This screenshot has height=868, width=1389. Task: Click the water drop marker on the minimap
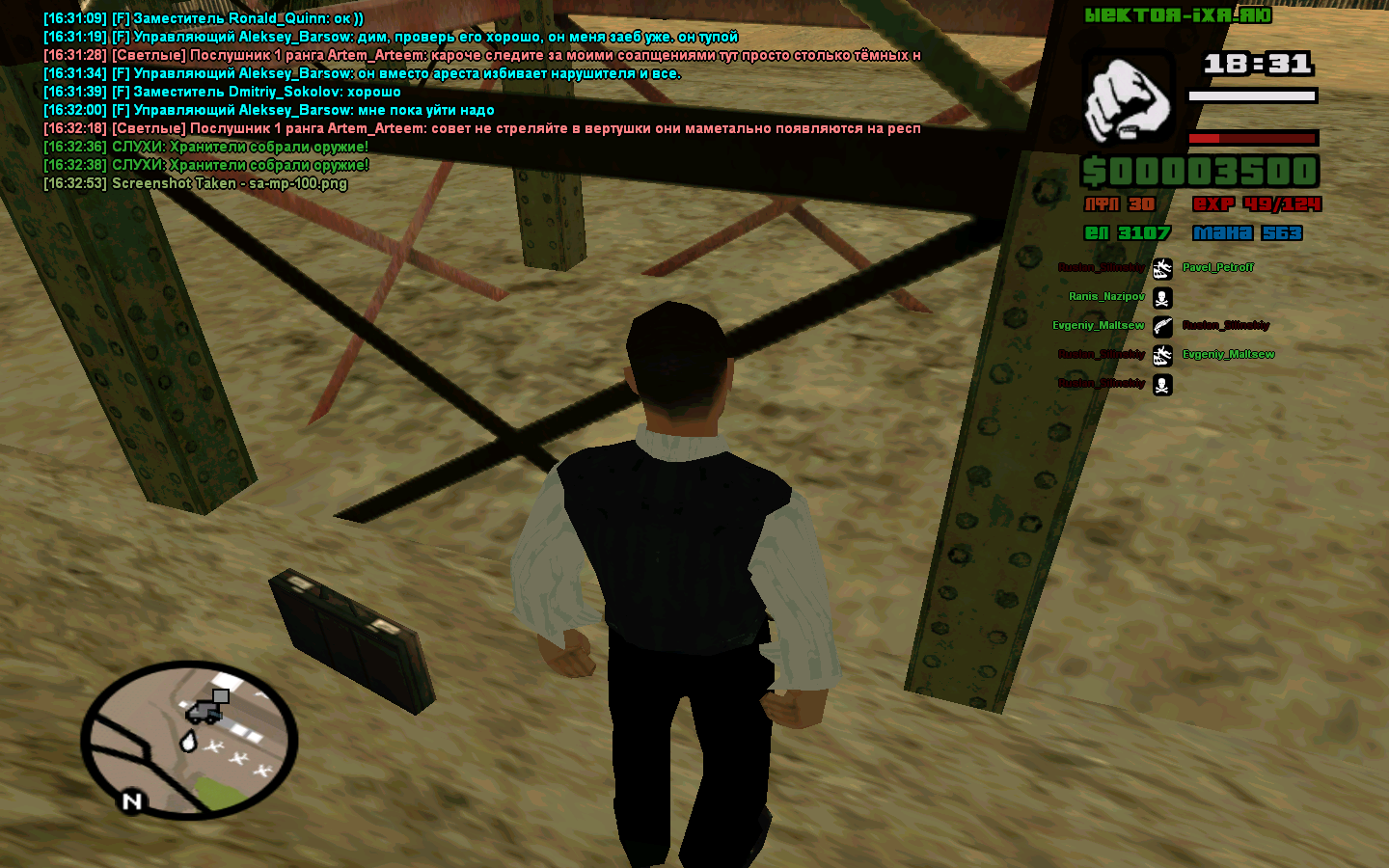(188, 741)
